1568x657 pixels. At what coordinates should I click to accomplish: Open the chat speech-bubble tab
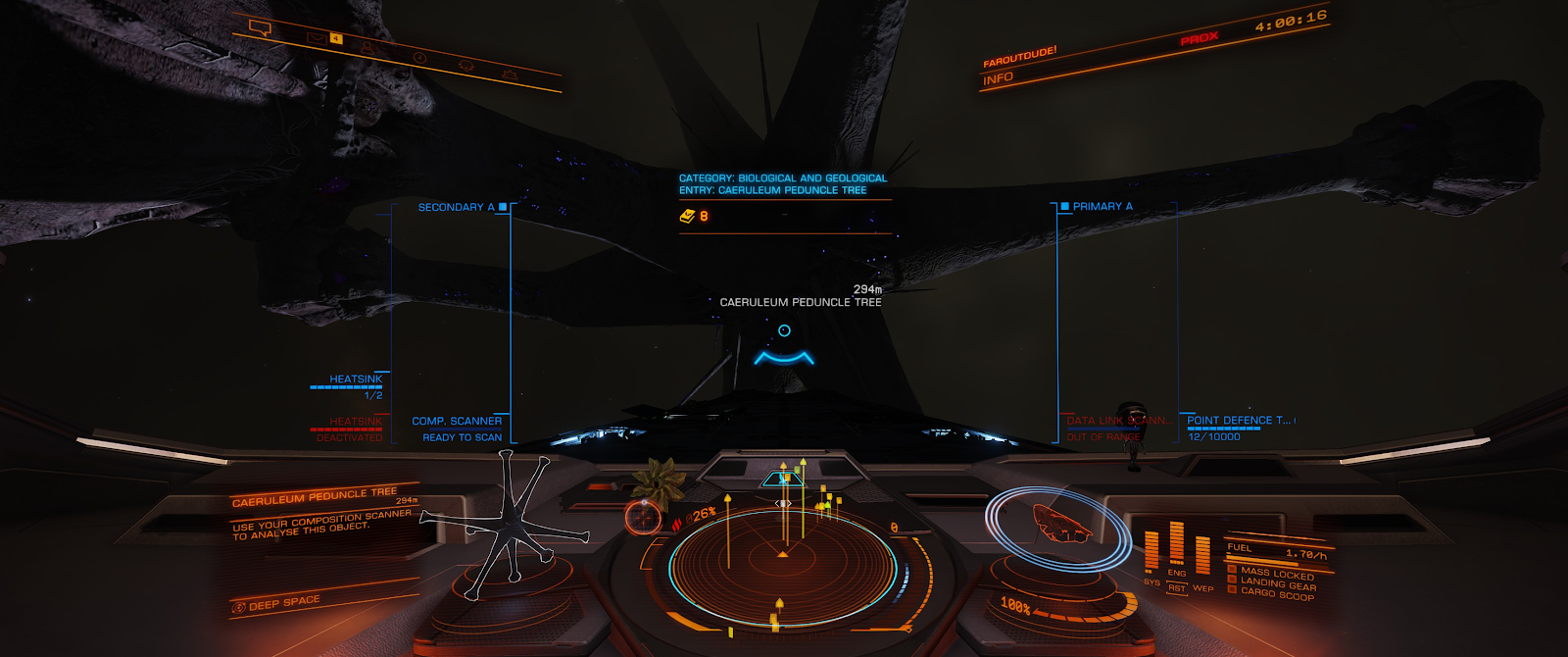coord(260,28)
